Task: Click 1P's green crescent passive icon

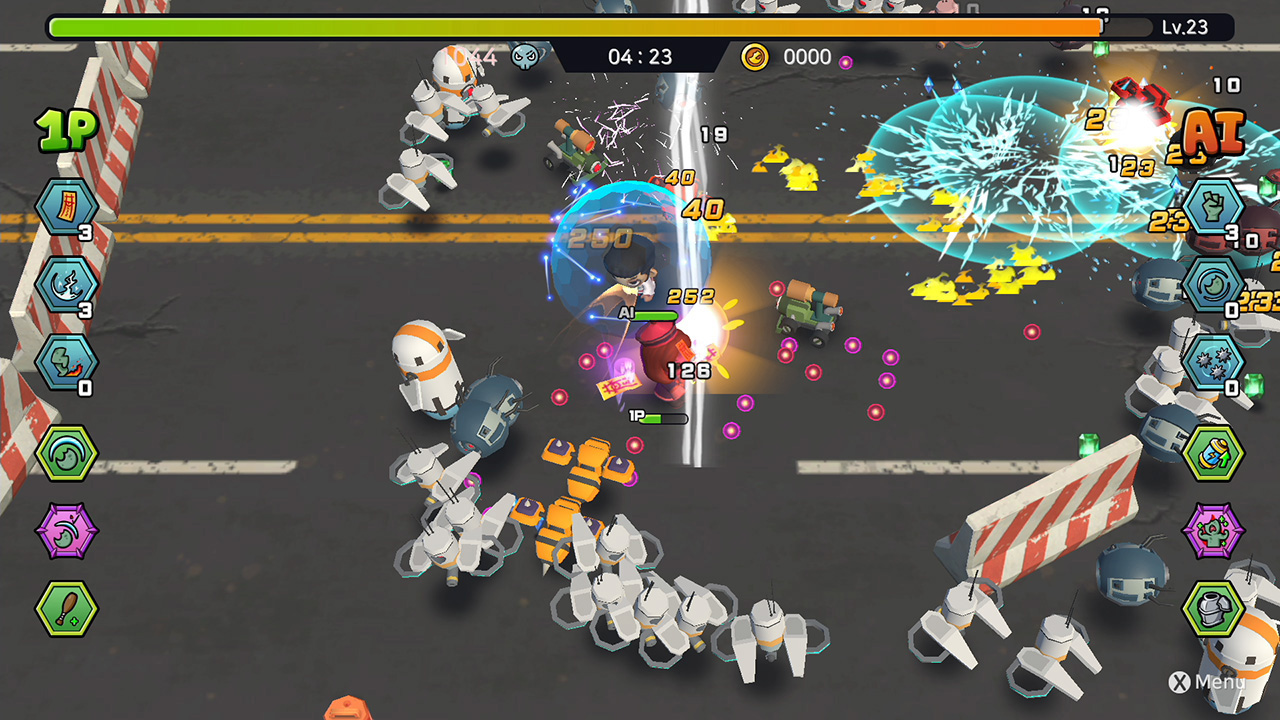Action: pyautogui.click(x=66, y=453)
